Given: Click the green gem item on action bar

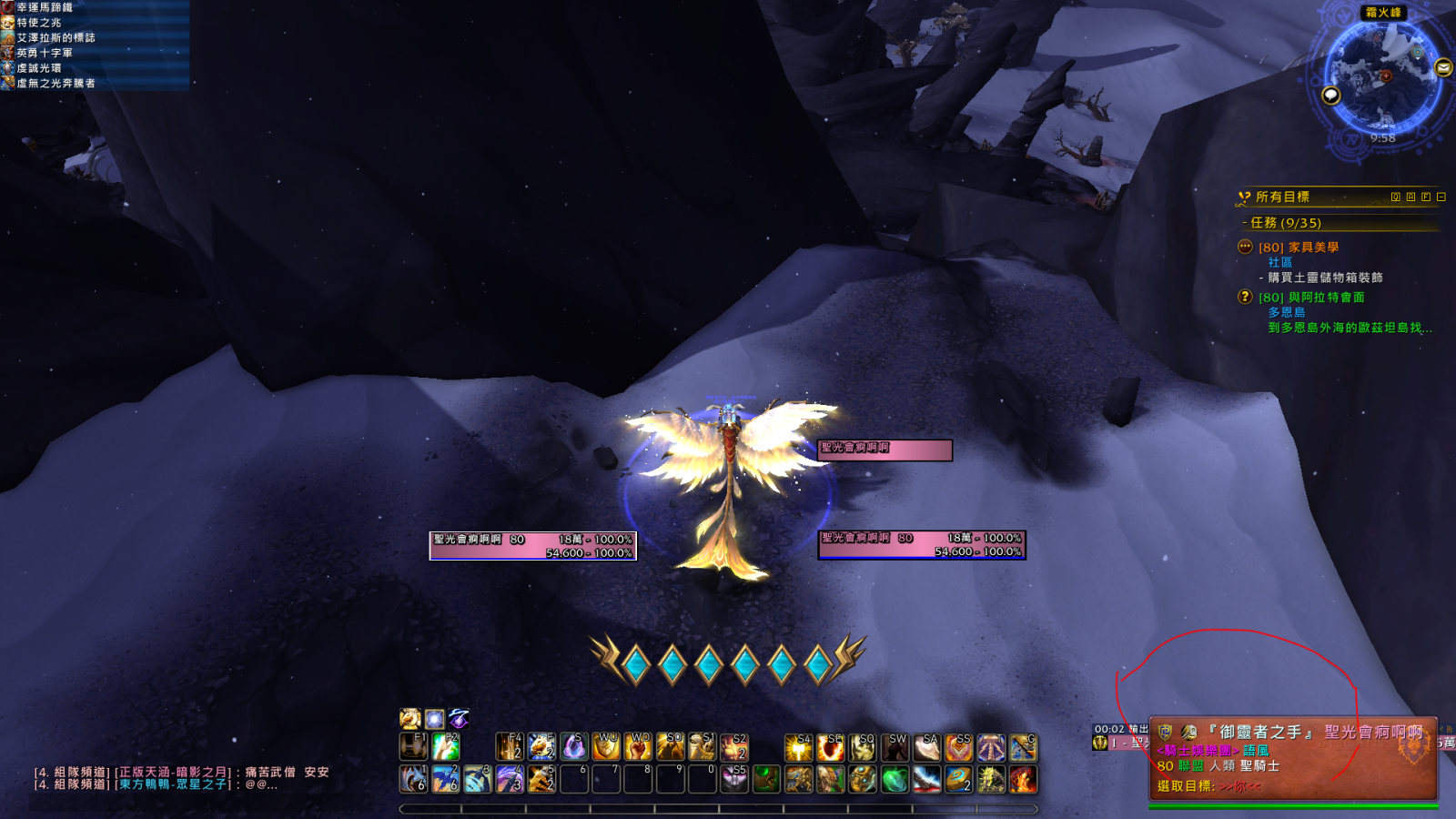Looking at the screenshot, I should coord(895,779).
